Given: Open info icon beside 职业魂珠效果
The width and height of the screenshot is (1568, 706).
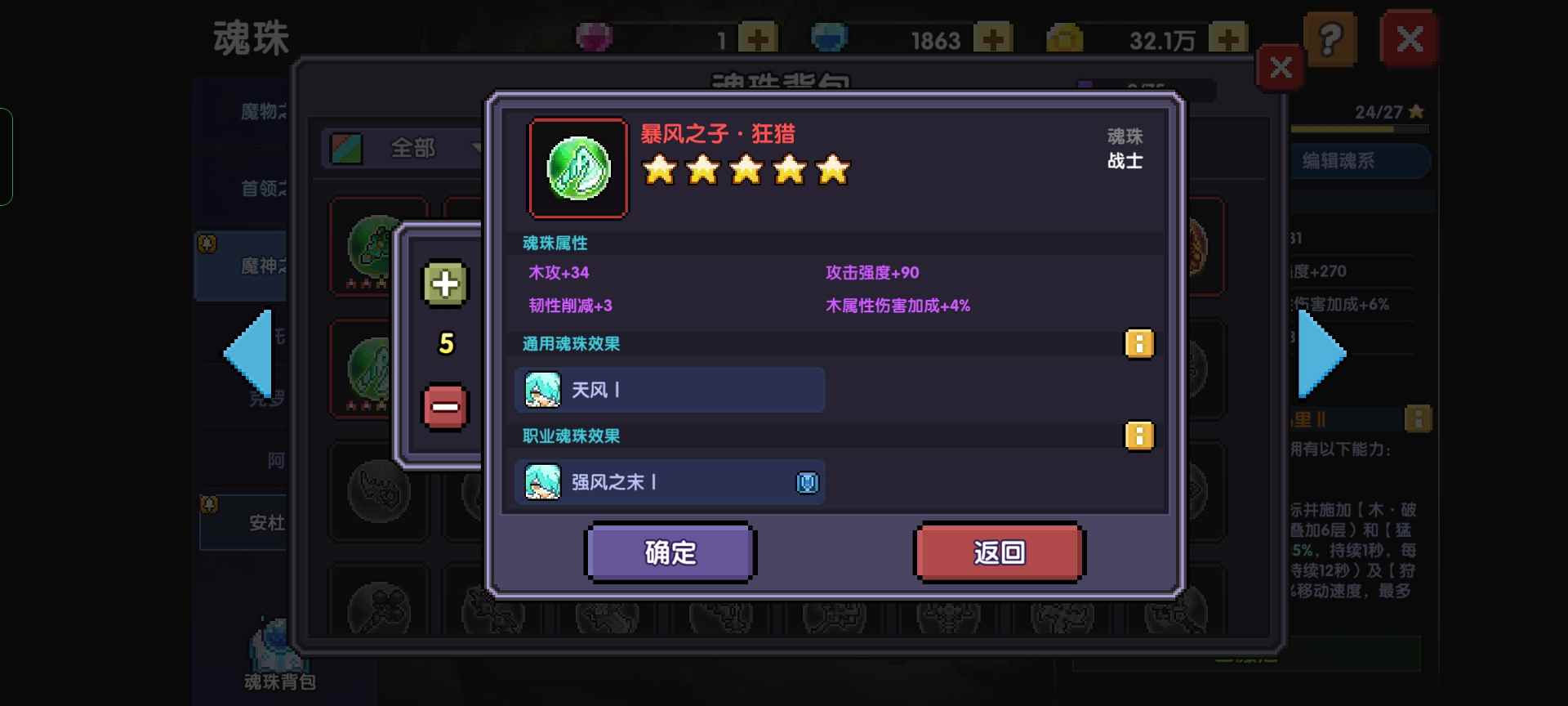Looking at the screenshot, I should (x=1140, y=436).
